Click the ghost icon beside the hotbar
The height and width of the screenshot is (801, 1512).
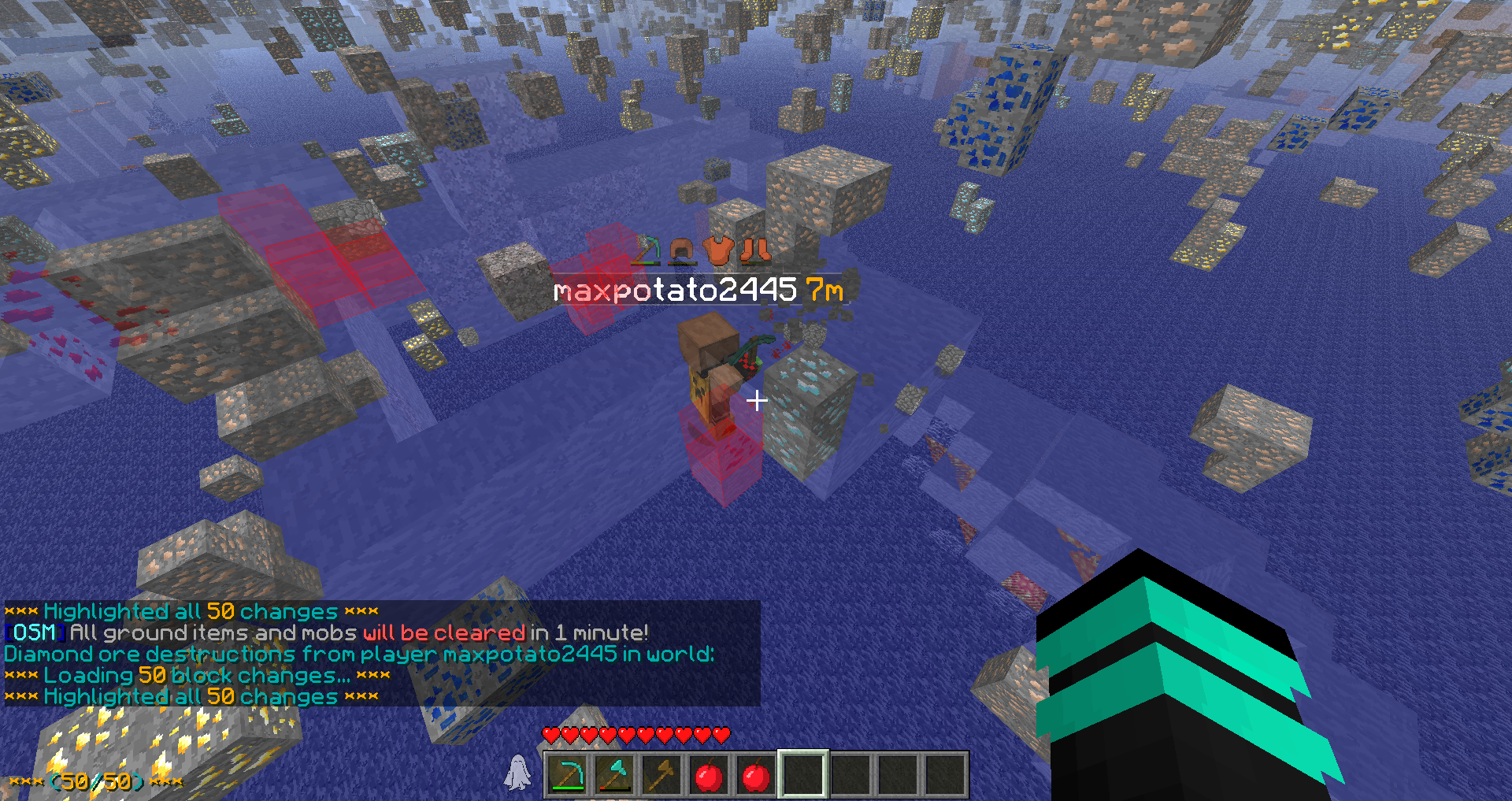[517, 772]
